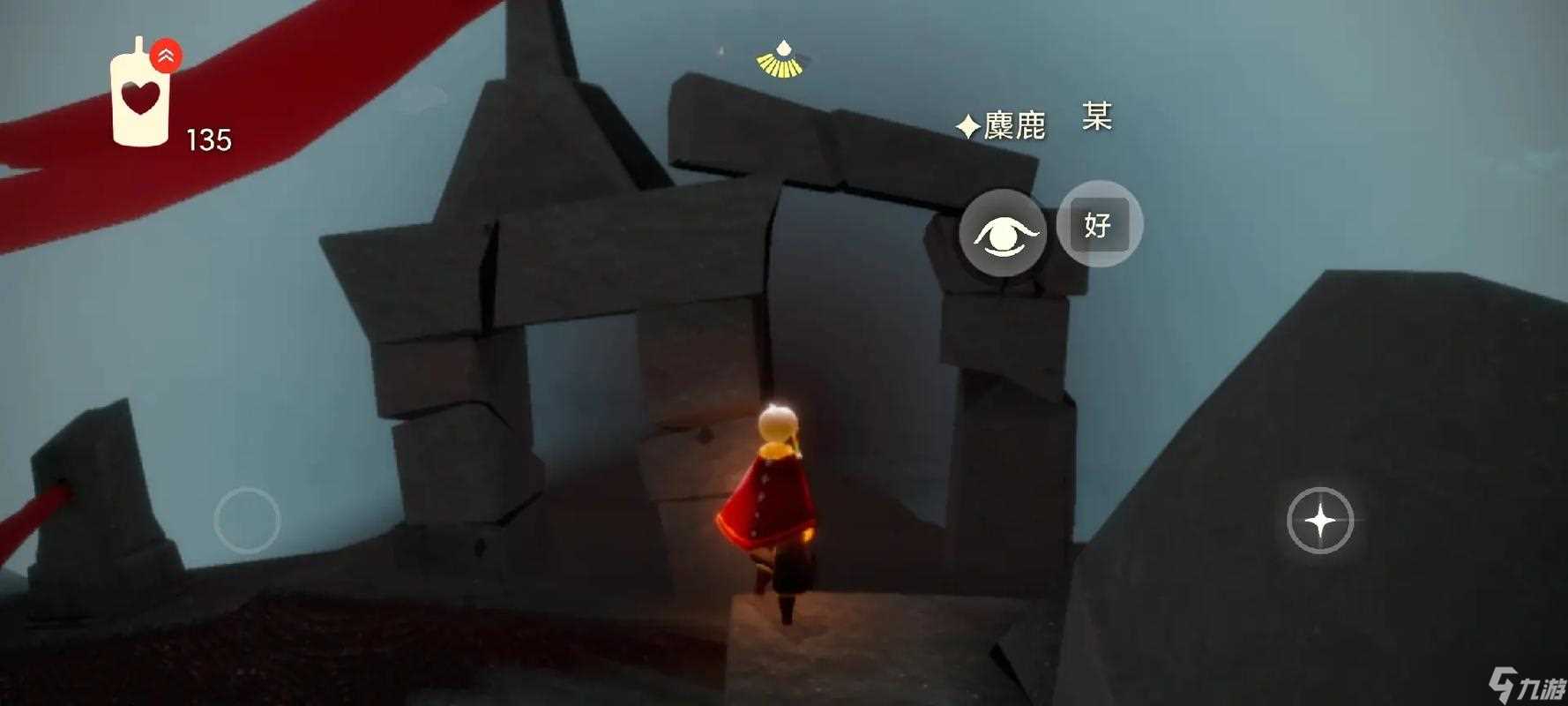
Task: Tap the diamond star beside the player name
Action: (x=967, y=125)
